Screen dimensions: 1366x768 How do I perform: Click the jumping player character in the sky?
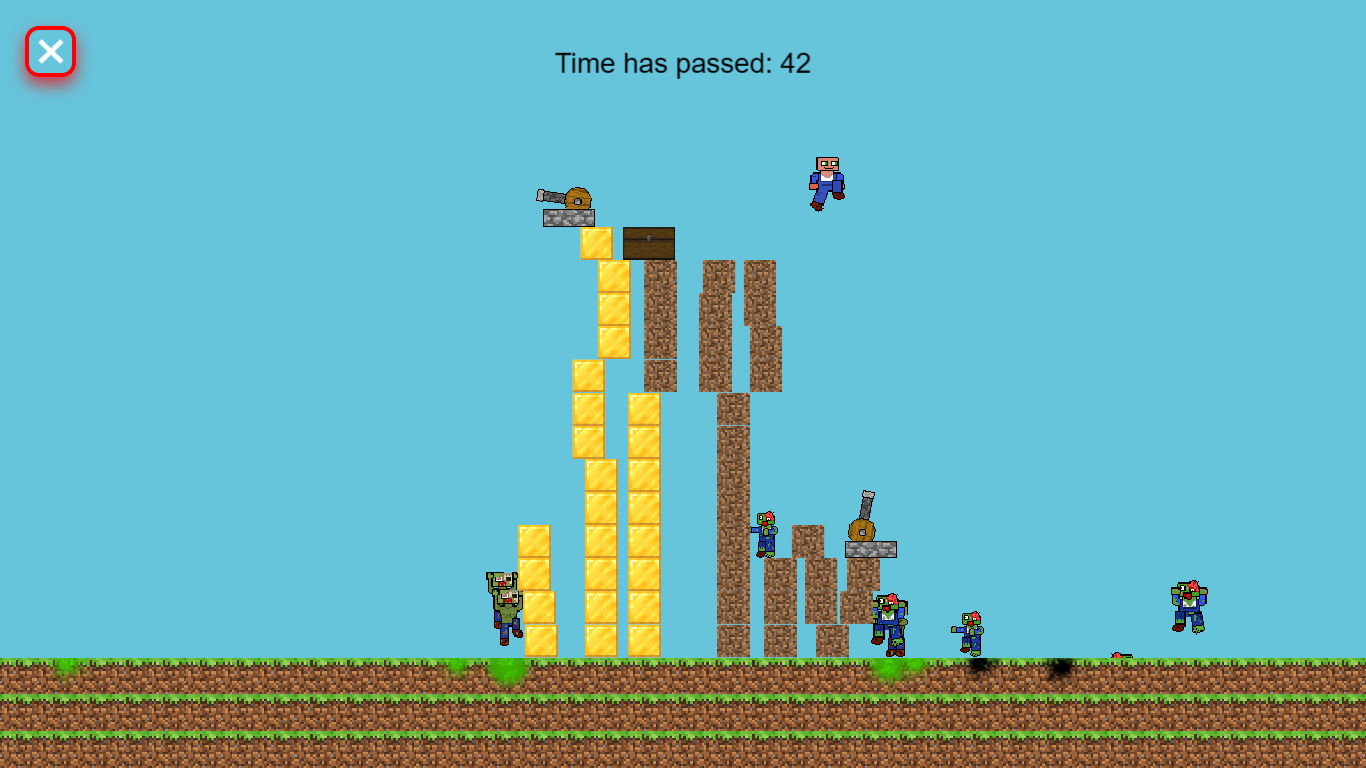(x=823, y=180)
